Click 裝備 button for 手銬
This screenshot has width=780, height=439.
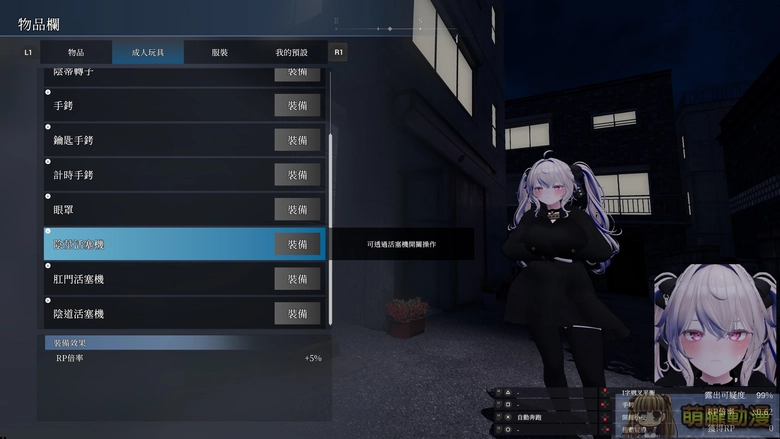tap(297, 105)
